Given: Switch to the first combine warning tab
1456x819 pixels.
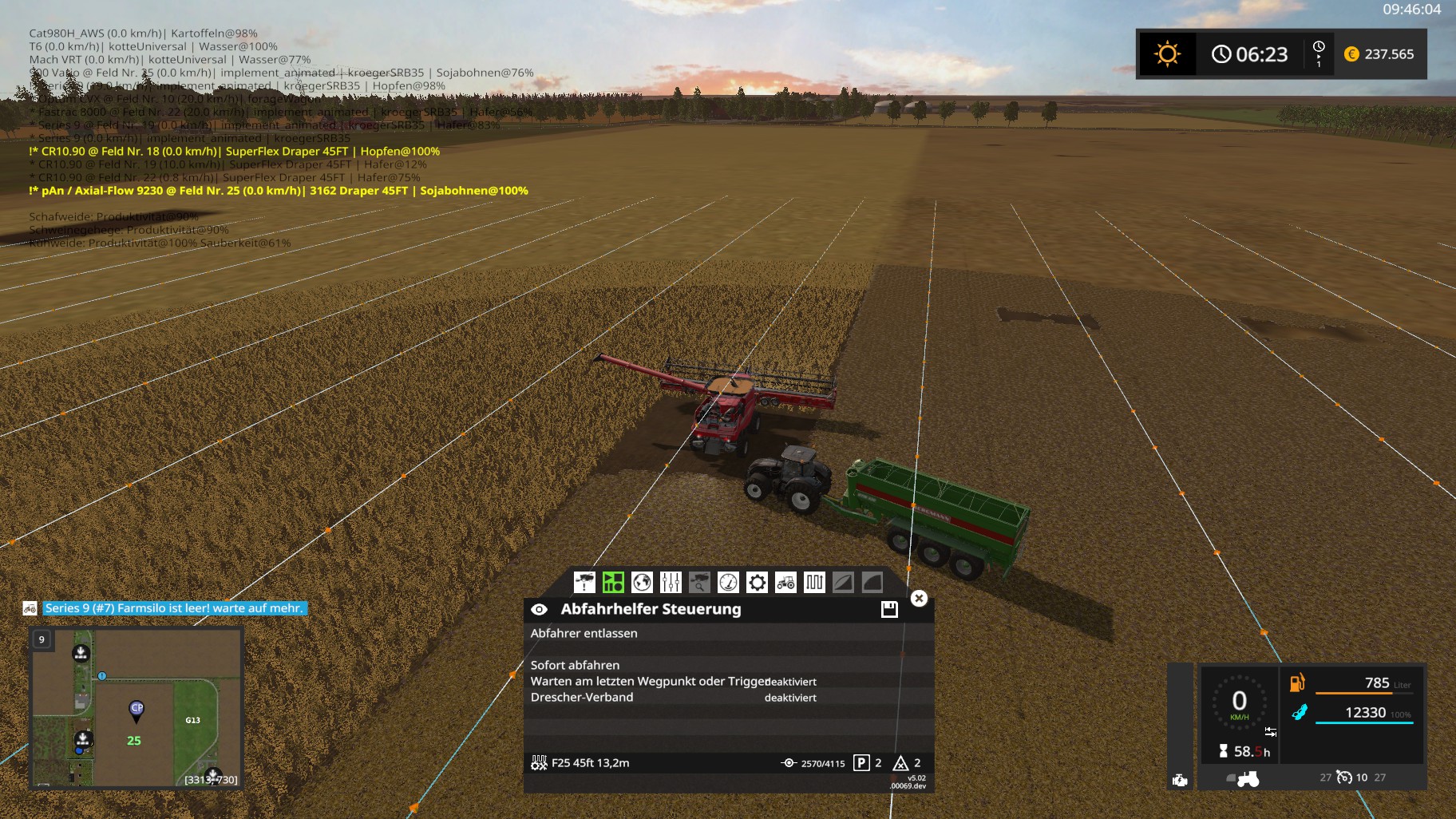Looking at the screenshot, I should (584, 582).
